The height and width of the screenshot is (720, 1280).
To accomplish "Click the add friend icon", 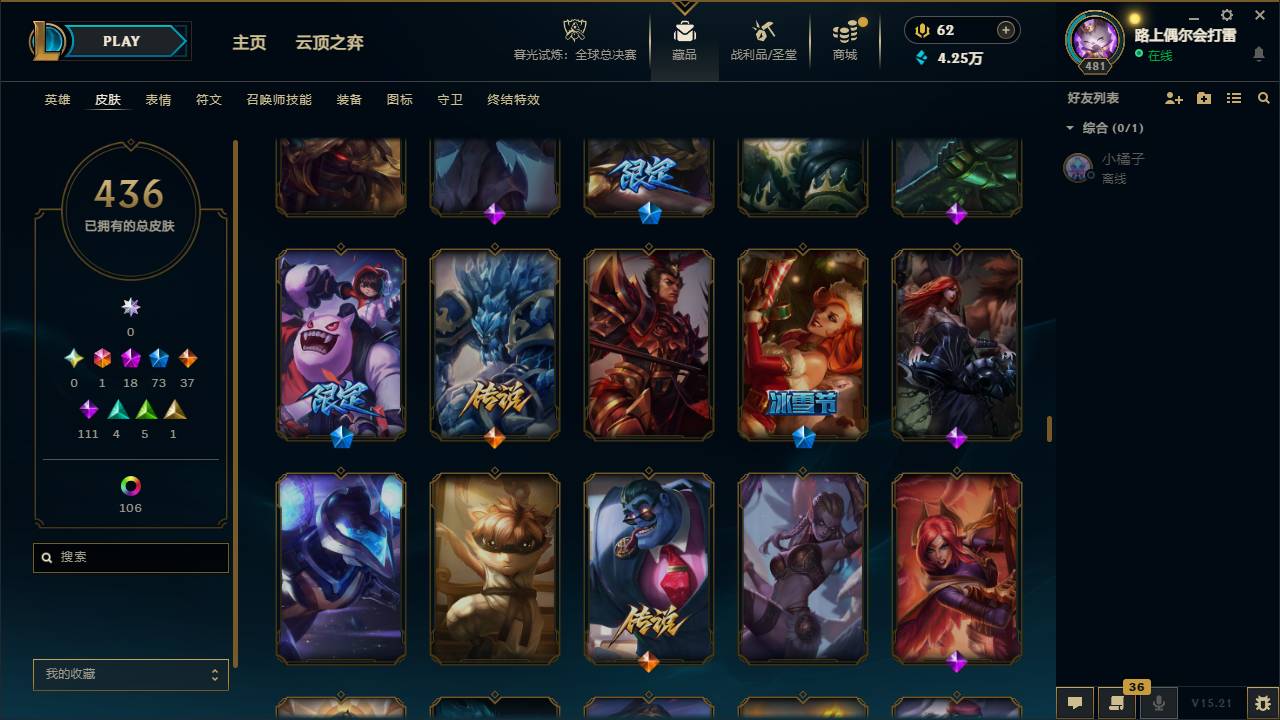I will (1172, 98).
